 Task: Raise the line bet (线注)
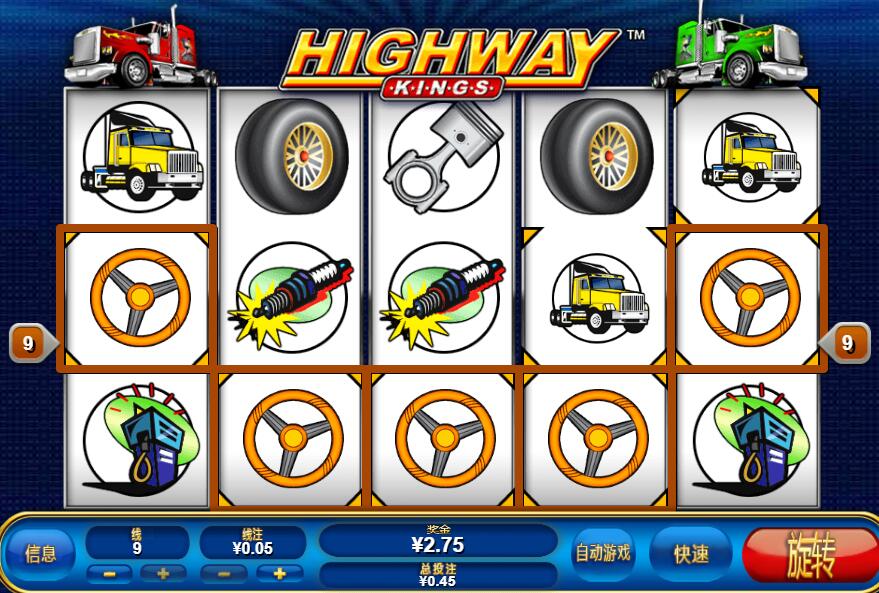279,574
